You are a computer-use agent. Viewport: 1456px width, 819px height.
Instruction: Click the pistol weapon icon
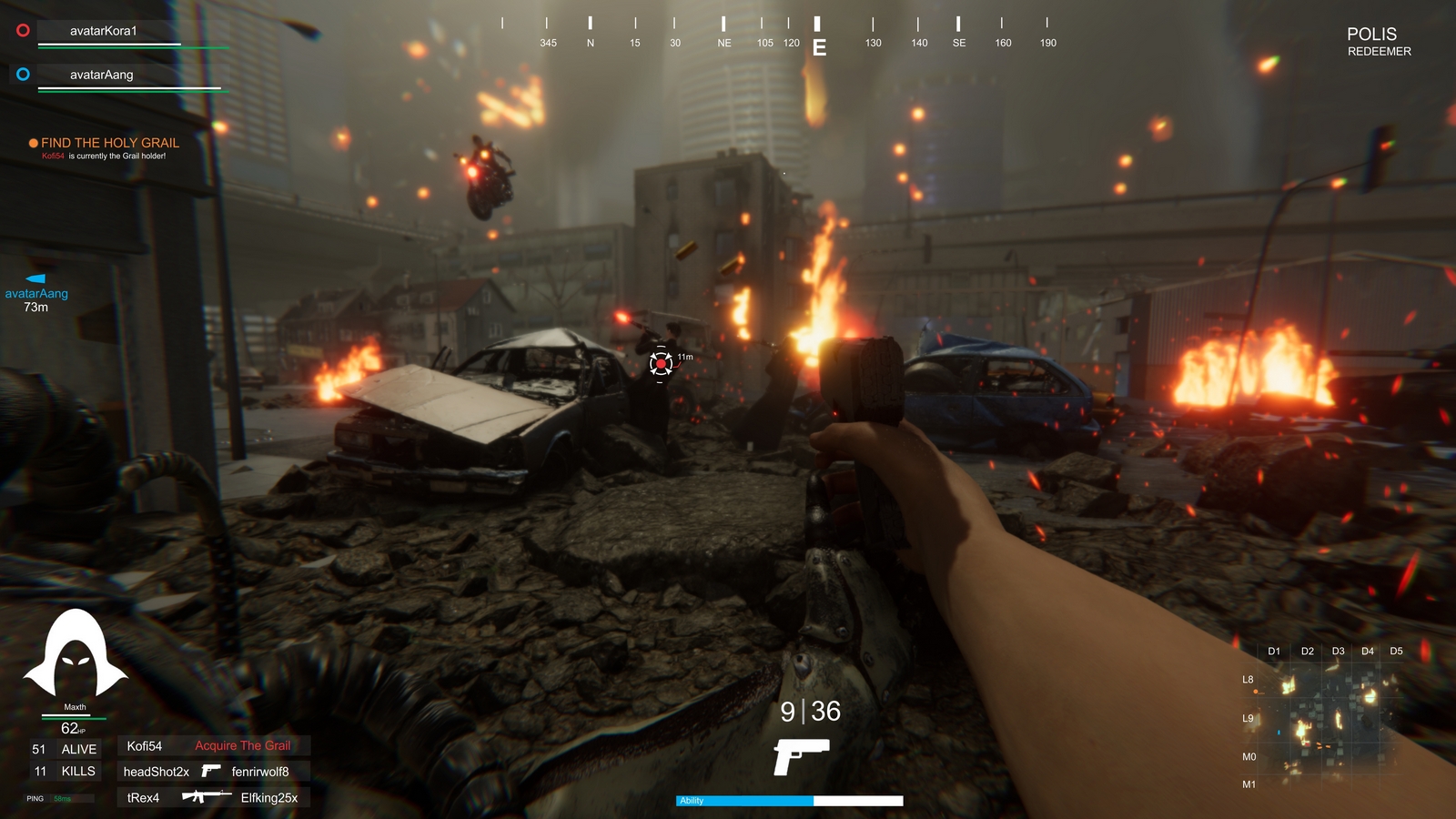point(801,756)
